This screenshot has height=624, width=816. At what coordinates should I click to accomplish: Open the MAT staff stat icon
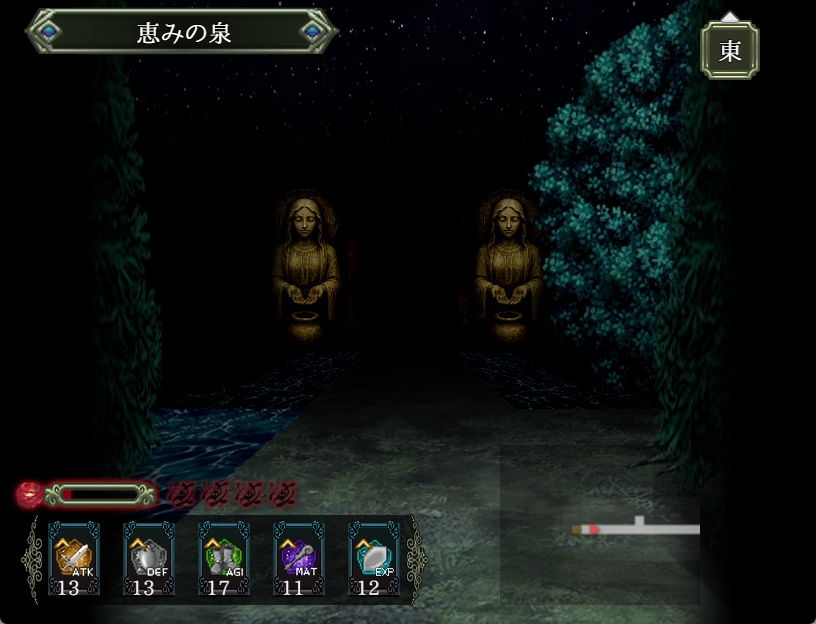coord(299,558)
